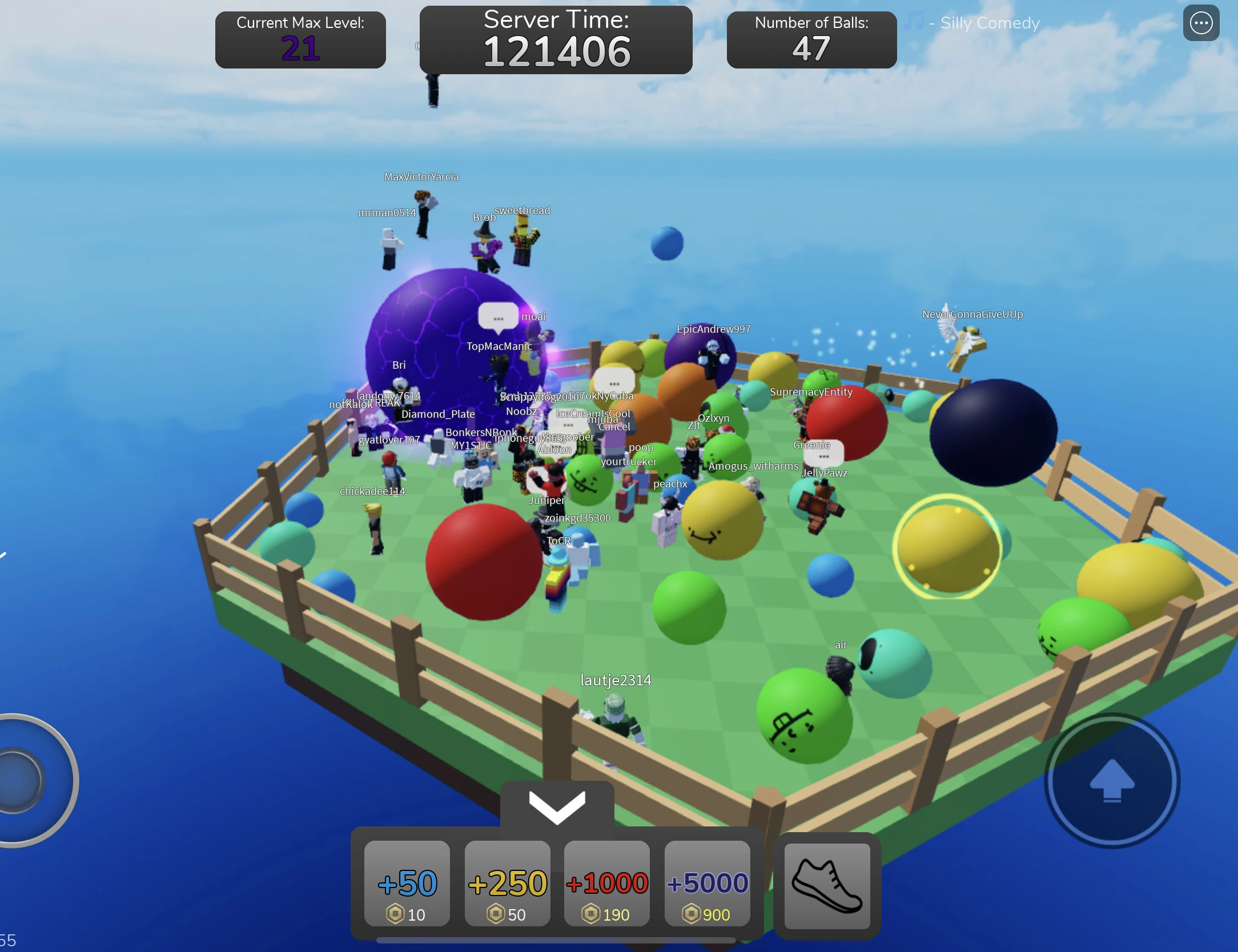Purchase +250 levels for 50 Robux
Image resolution: width=1238 pixels, height=952 pixels.
507,884
